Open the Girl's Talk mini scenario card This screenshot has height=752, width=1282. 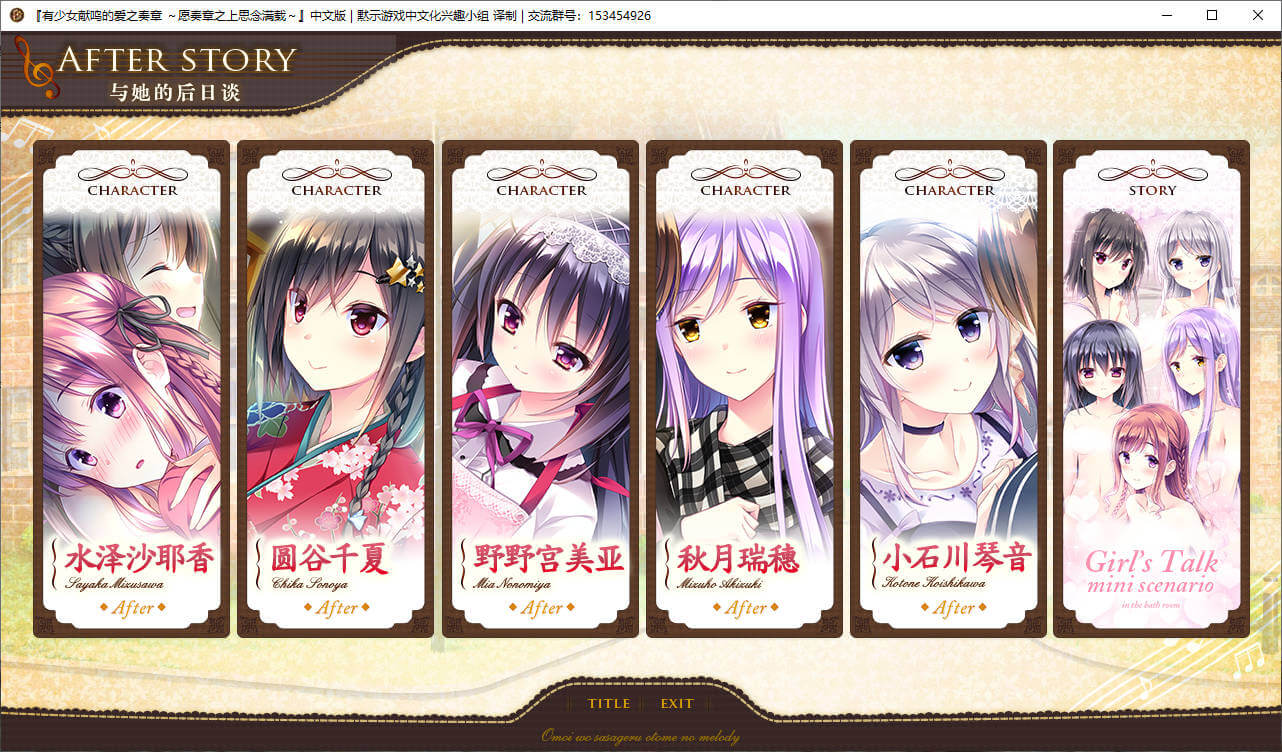coord(1152,390)
